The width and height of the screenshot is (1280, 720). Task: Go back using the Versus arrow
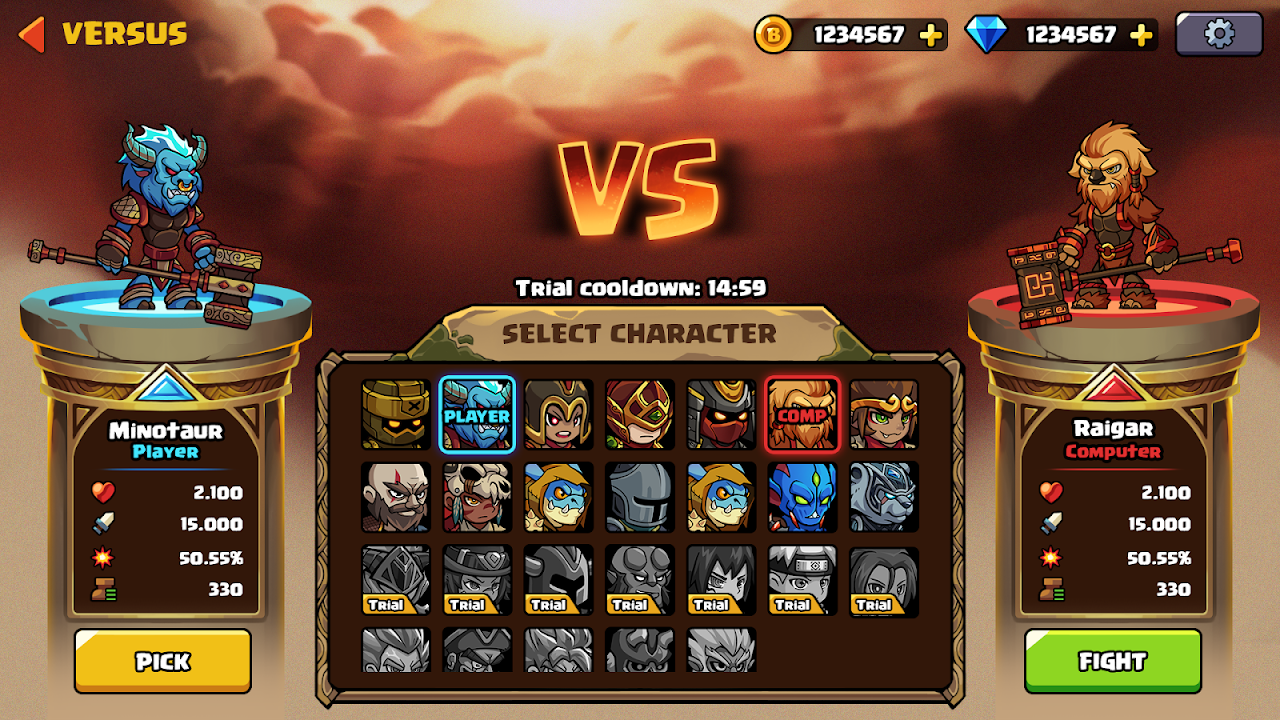click(x=32, y=34)
